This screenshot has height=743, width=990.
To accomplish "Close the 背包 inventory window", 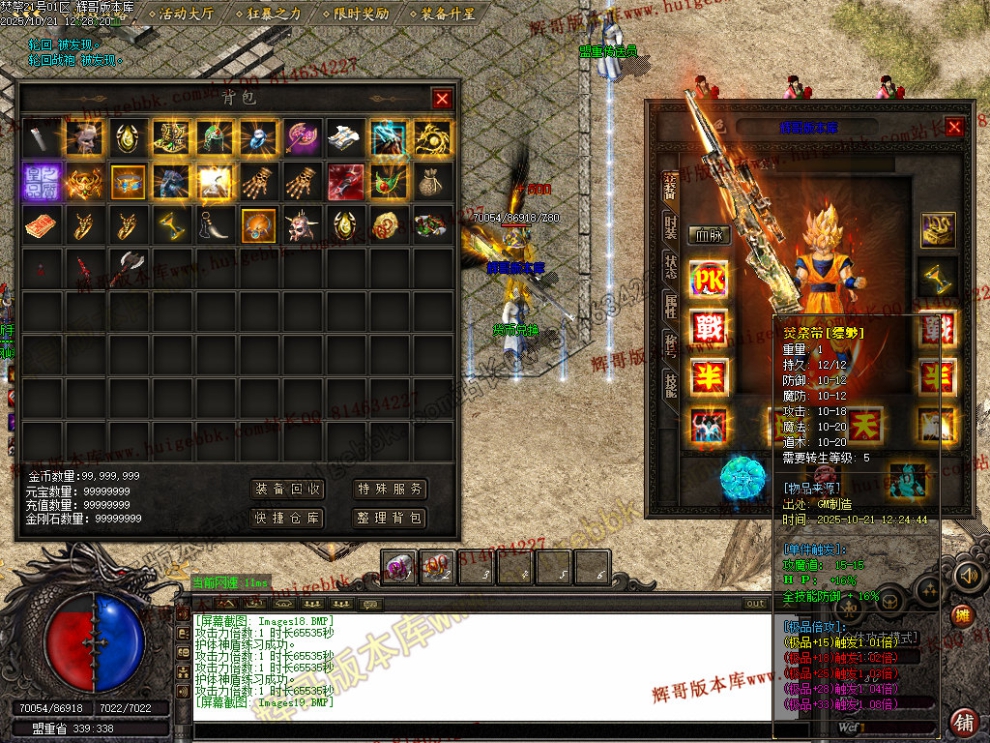I will (442, 98).
